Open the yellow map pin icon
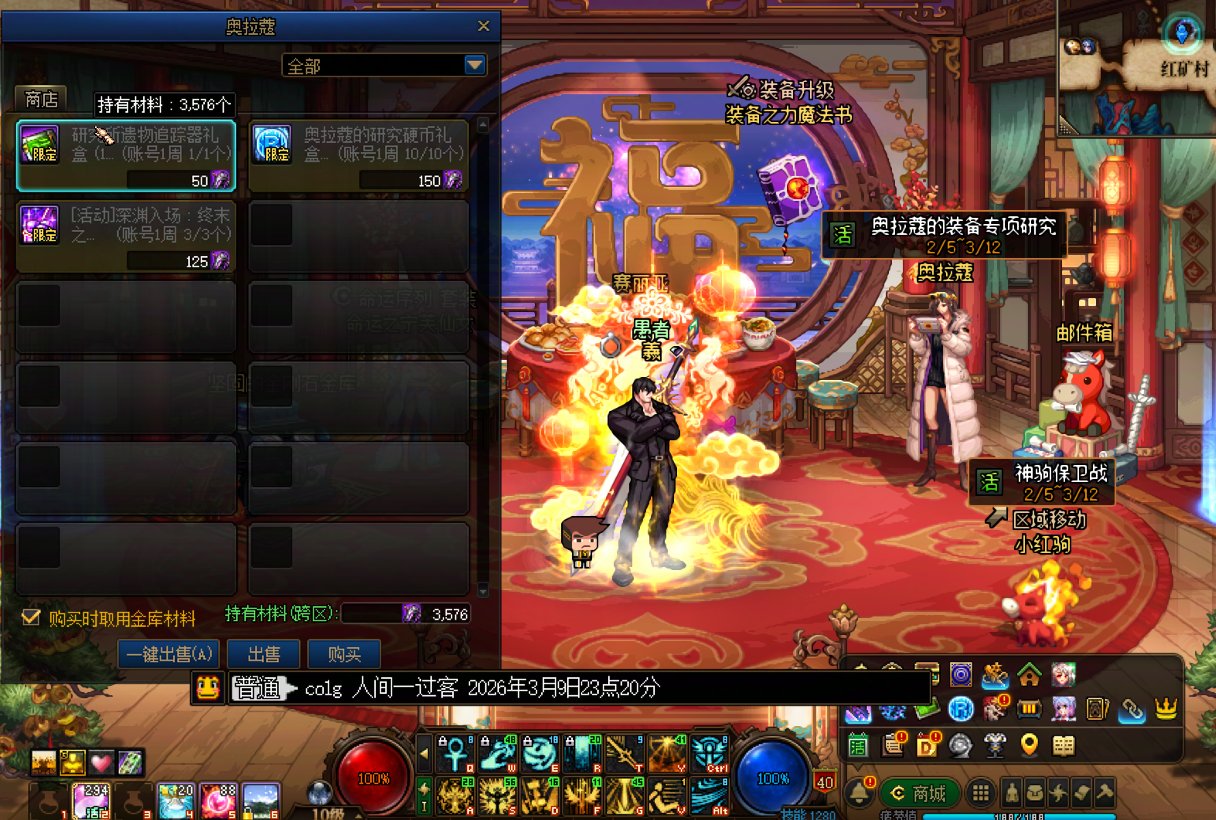 click(x=1029, y=745)
